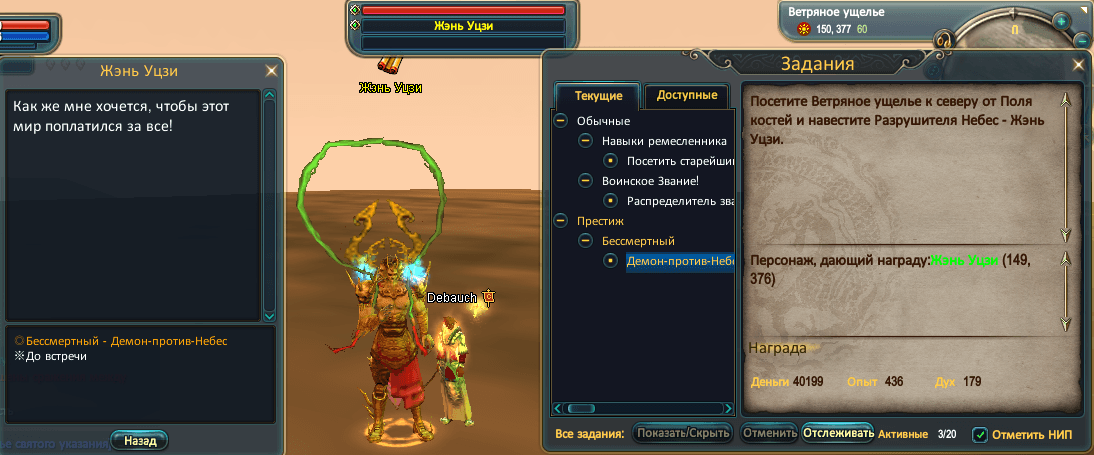Zoom in the minimap with plus button

[1061, 20]
